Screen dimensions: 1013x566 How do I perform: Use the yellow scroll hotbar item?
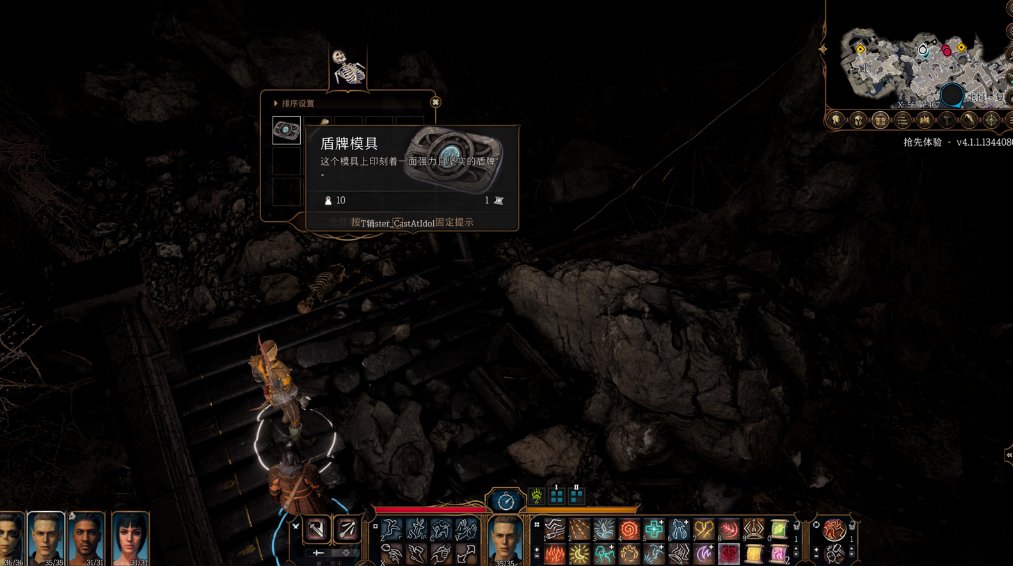pos(777,530)
